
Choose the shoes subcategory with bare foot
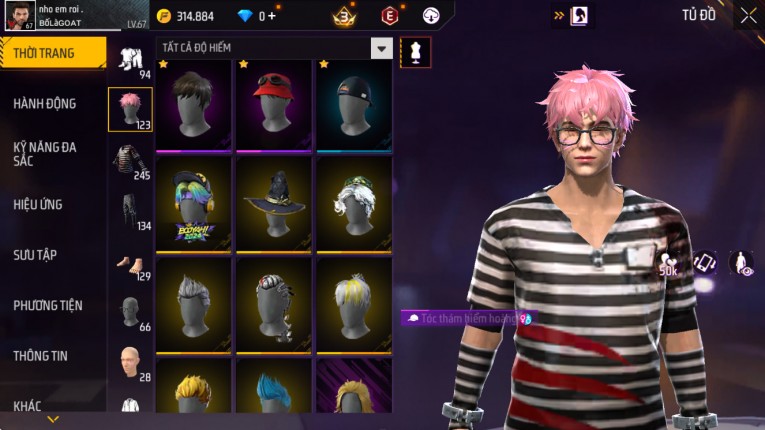(129, 263)
